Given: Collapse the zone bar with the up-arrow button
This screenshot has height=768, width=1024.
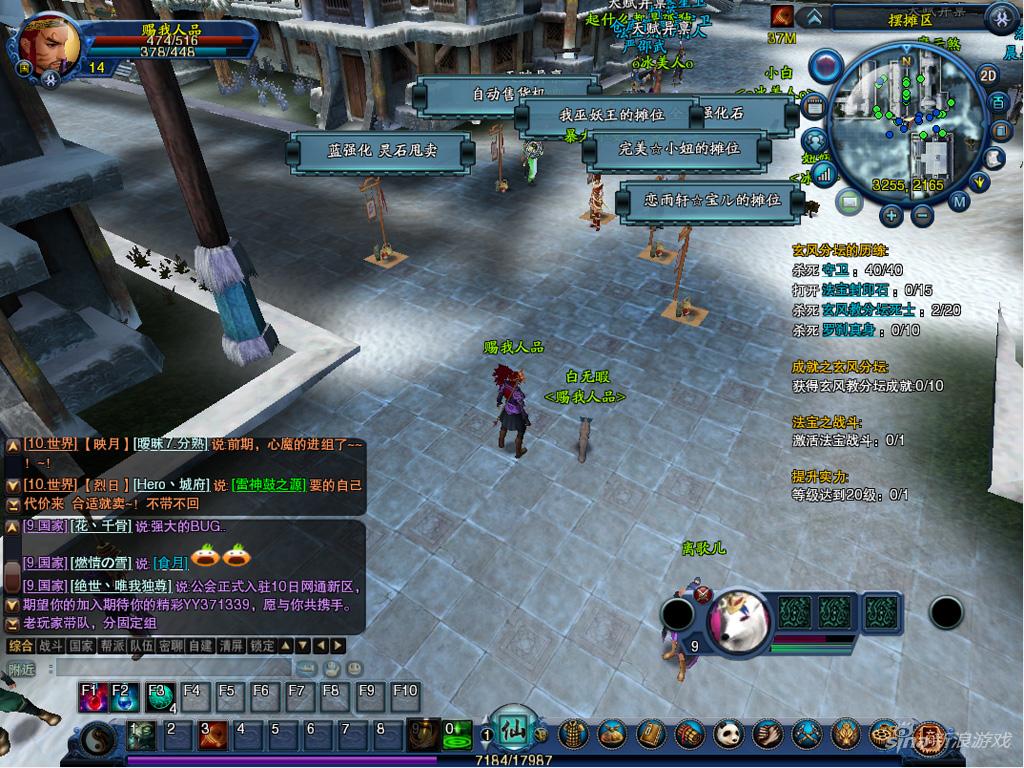Looking at the screenshot, I should (814, 17).
